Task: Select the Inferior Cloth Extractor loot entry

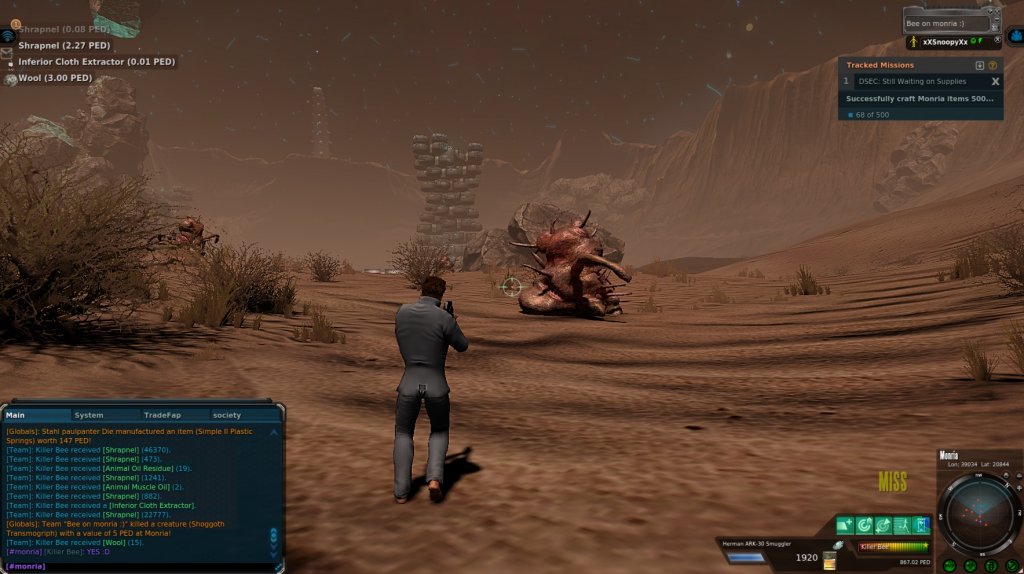Action: point(96,62)
